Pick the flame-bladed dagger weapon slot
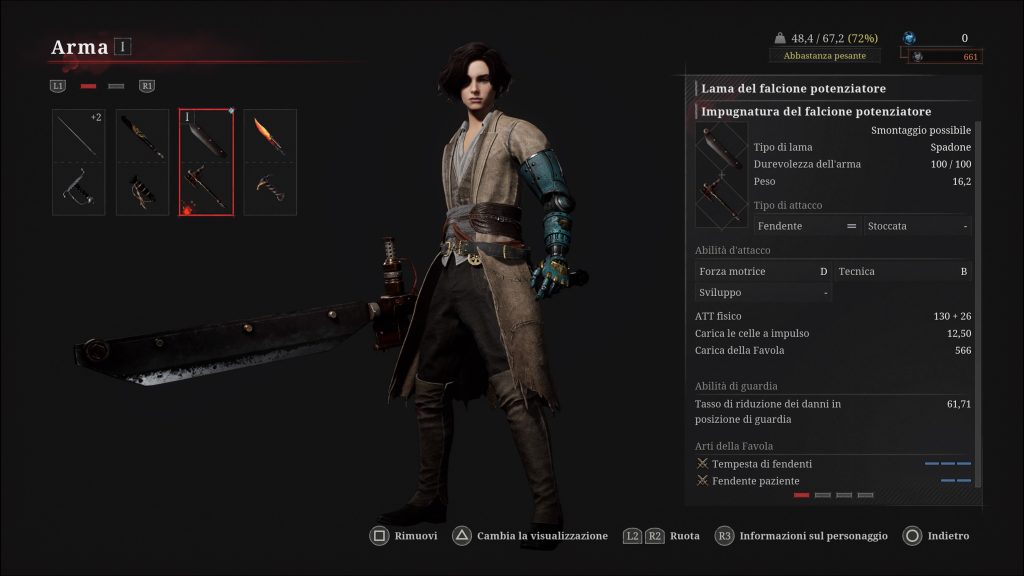 point(270,162)
